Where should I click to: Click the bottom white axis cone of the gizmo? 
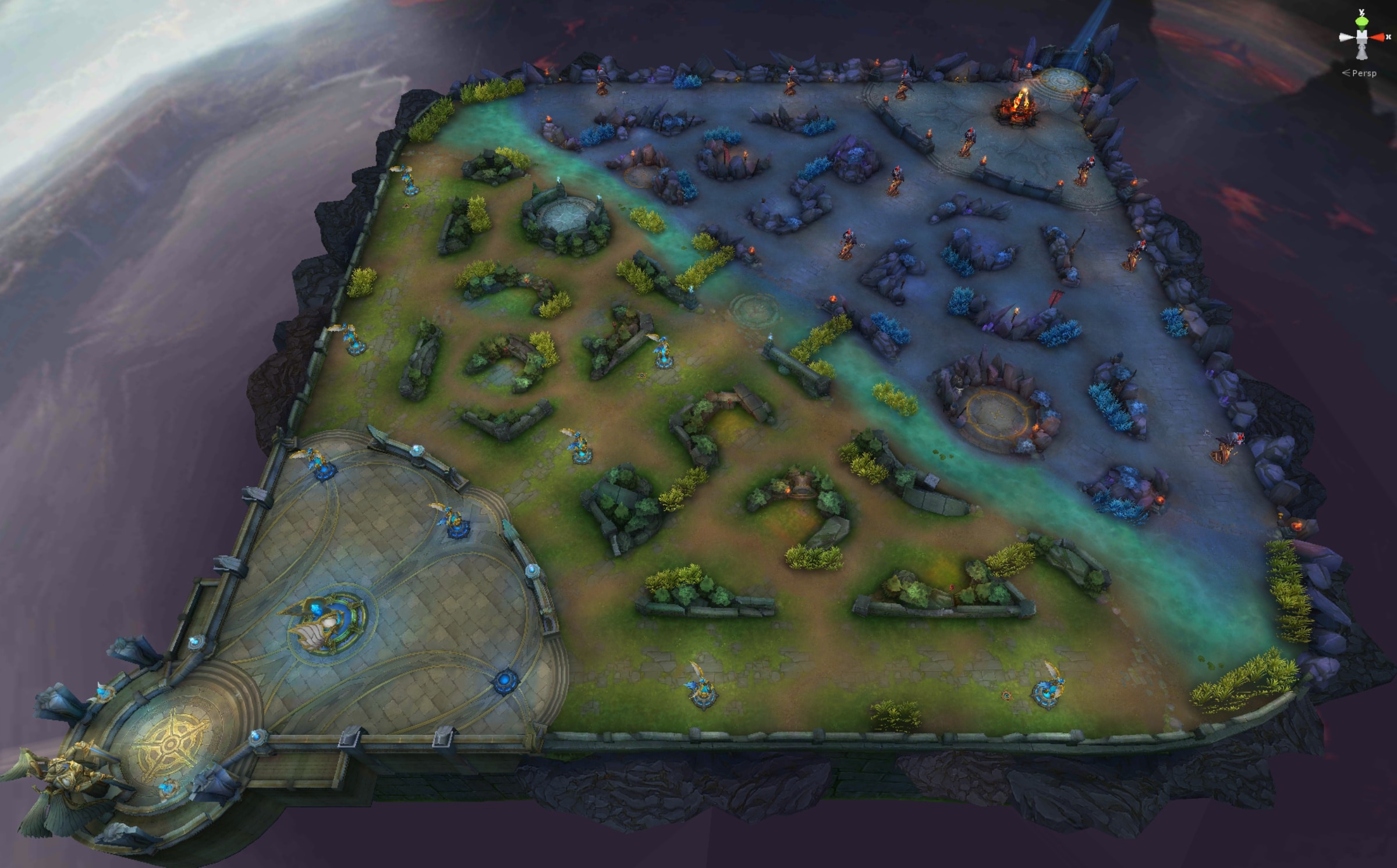1362,54
